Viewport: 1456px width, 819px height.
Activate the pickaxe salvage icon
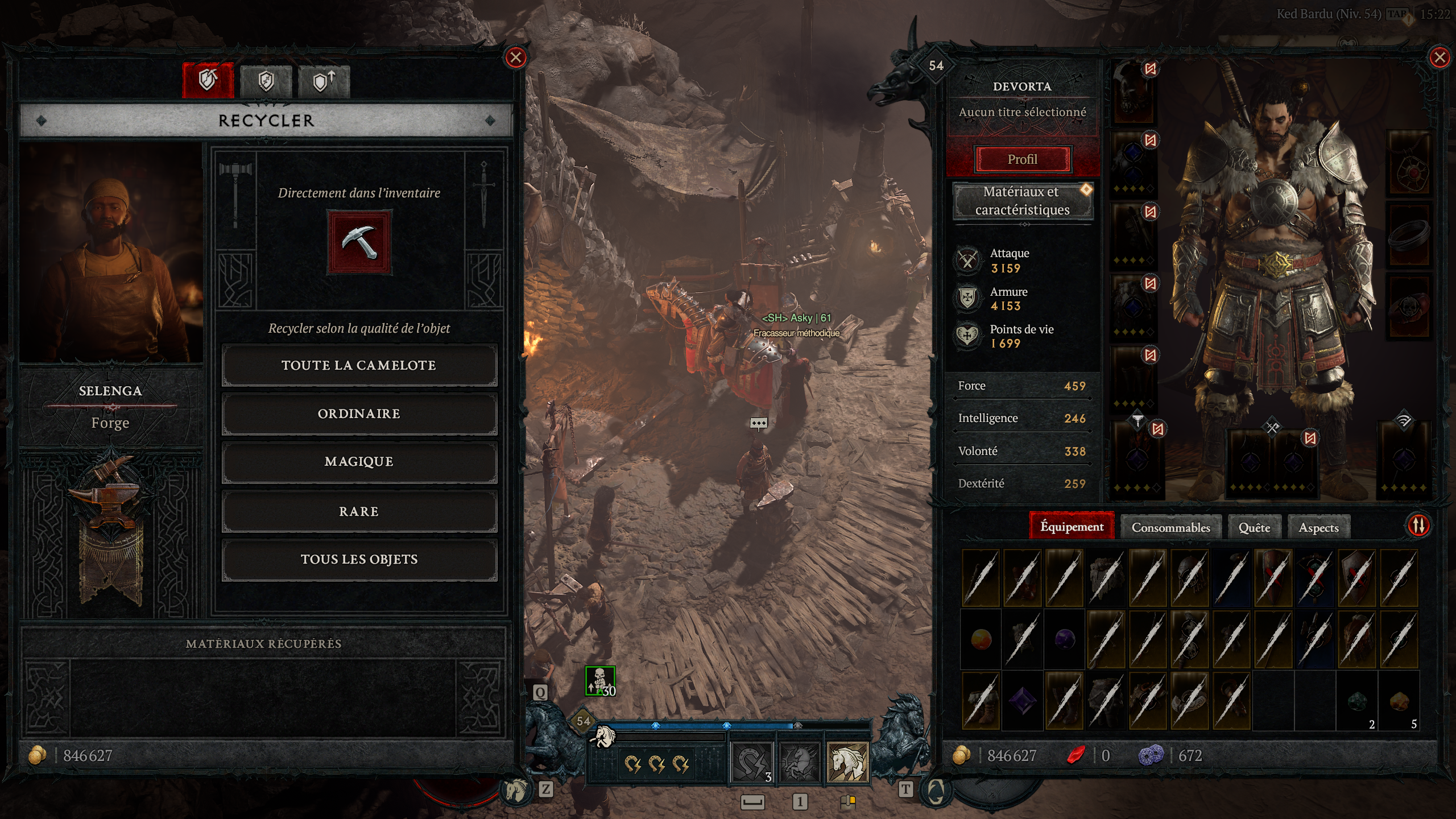coord(359,242)
